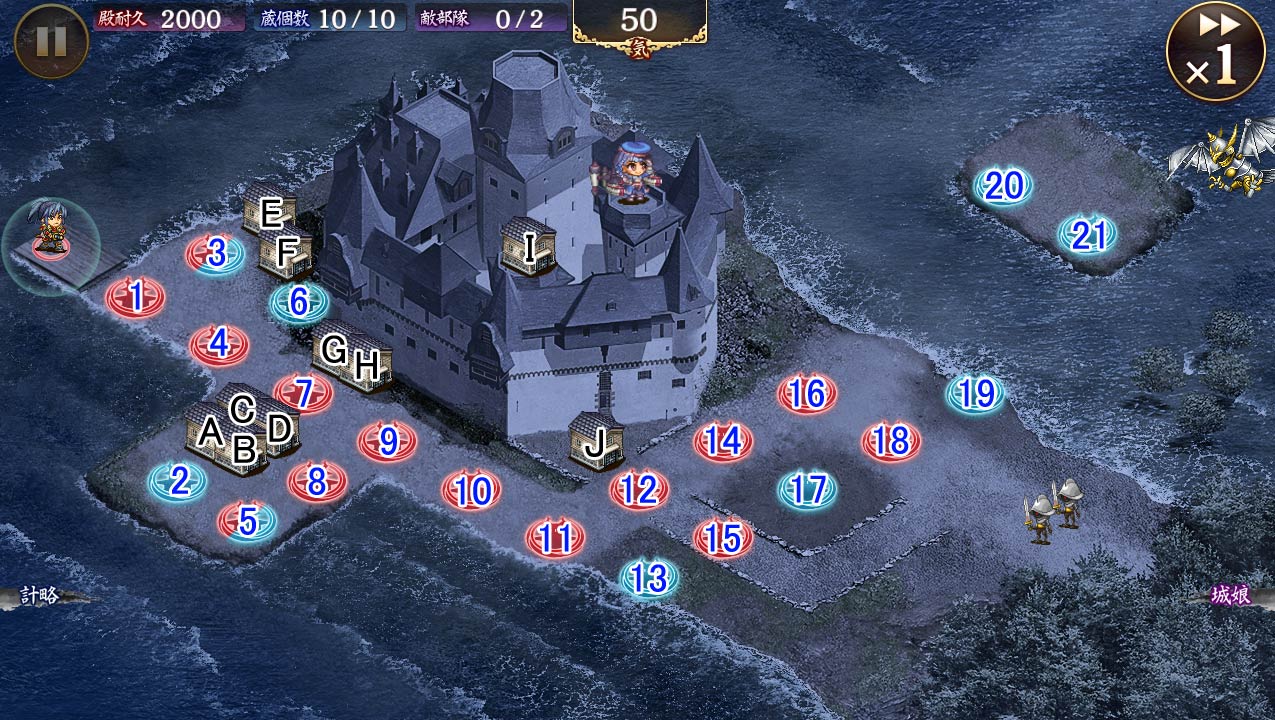Choose deployment tile 12
The height and width of the screenshot is (720, 1275).
pos(639,489)
